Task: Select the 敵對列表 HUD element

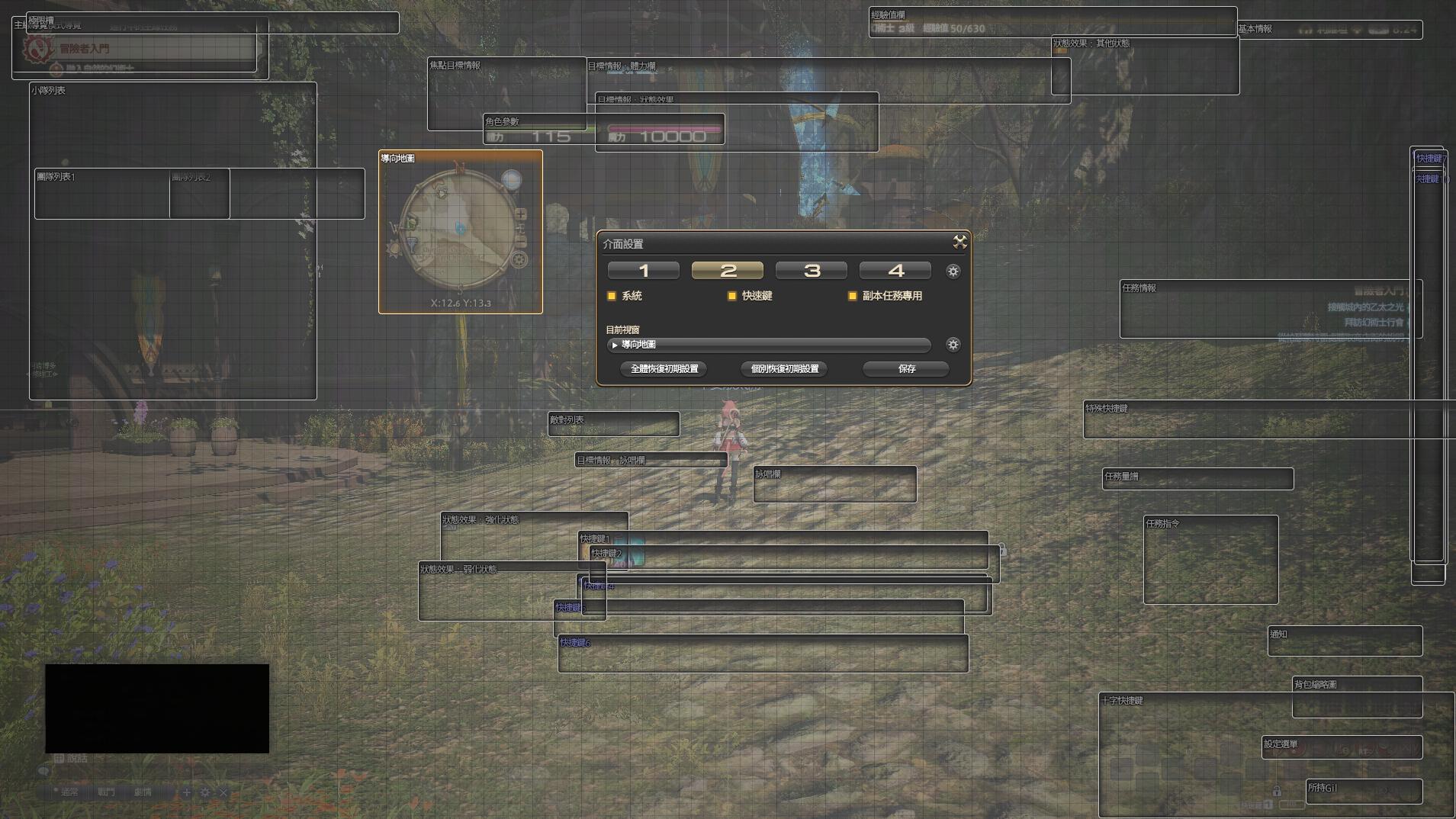Action: [614, 424]
